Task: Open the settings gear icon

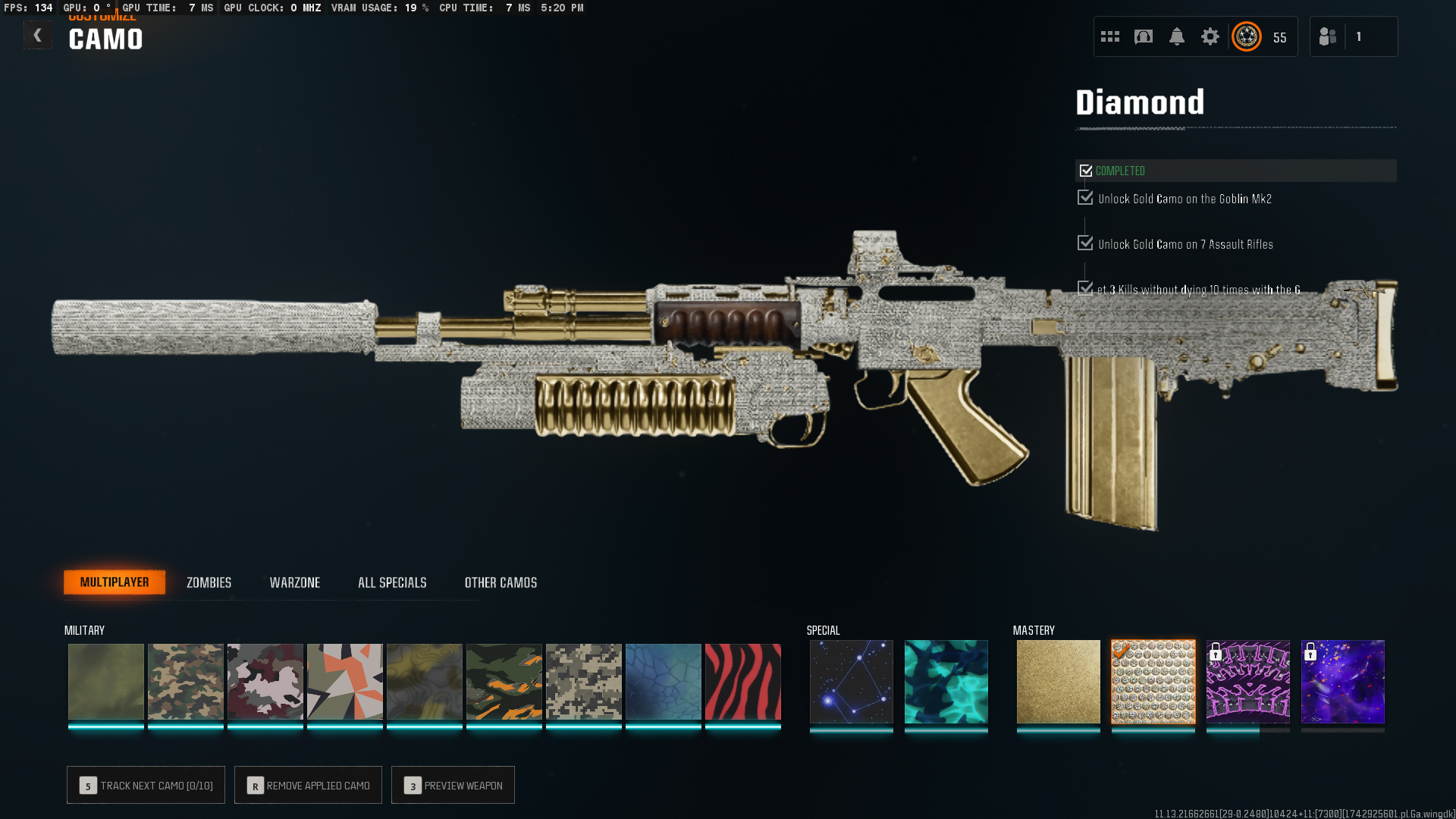Action: pyautogui.click(x=1210, y=36)
